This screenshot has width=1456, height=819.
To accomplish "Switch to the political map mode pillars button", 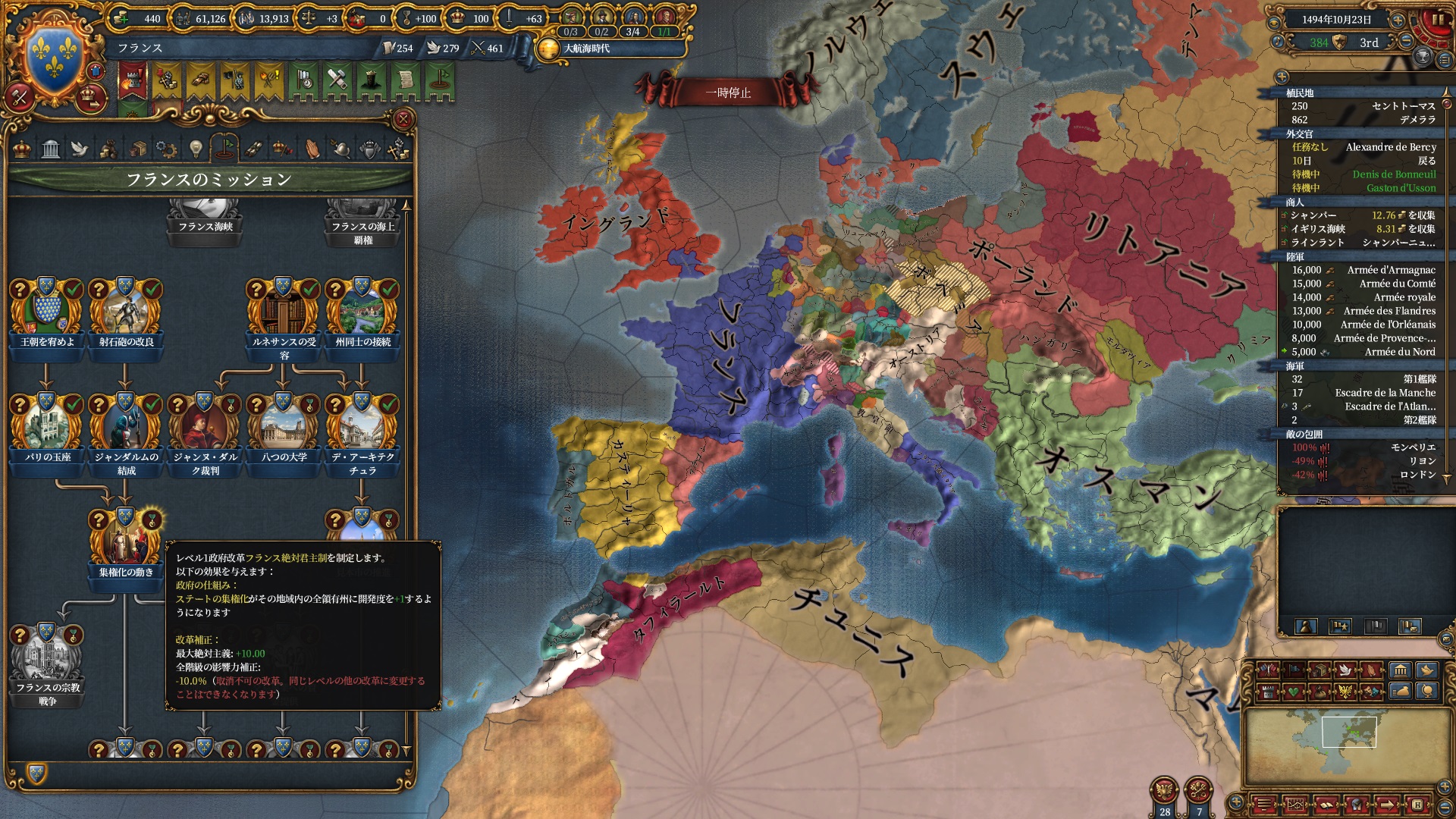I will point(1399,670).
